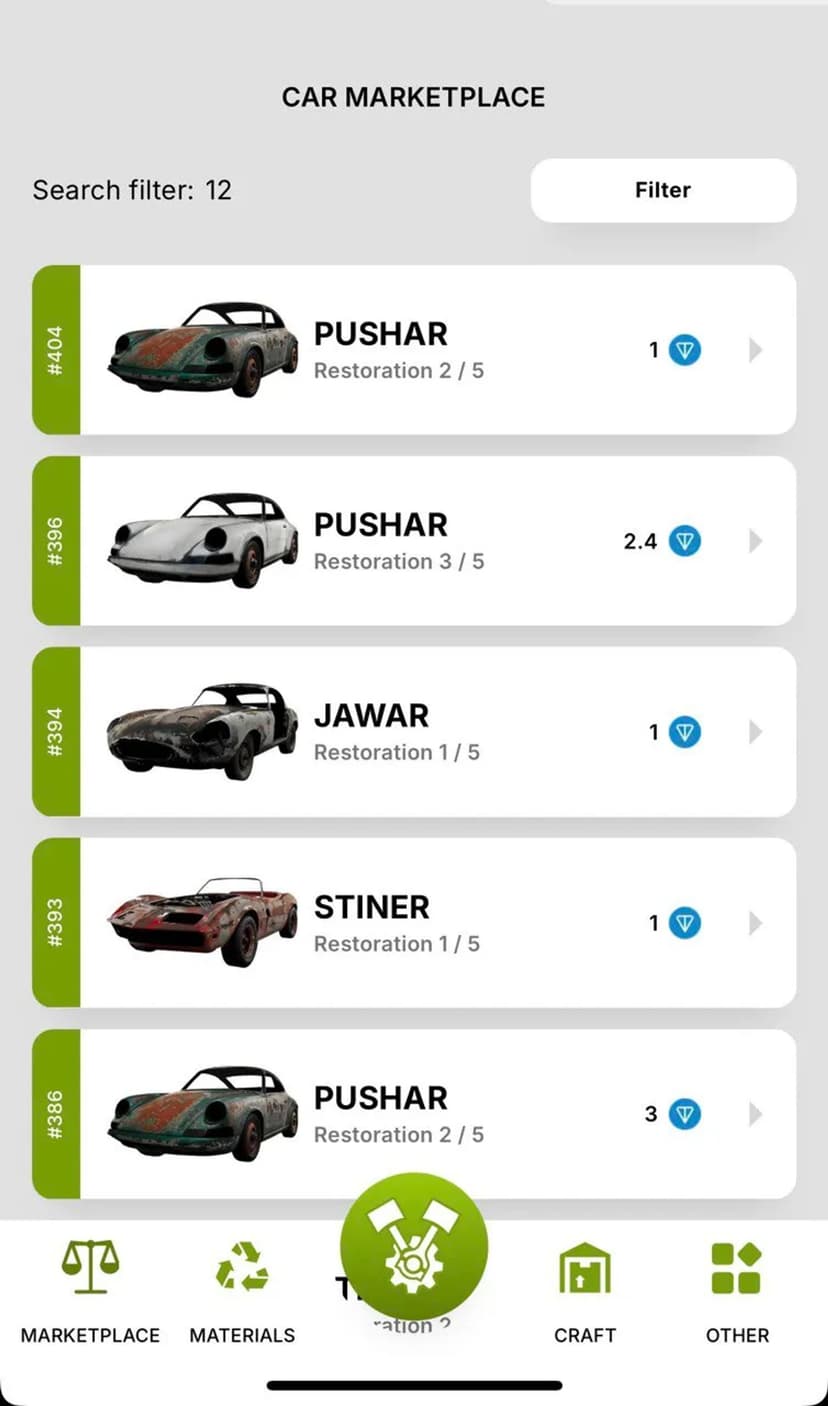Click the white Pushar car thumbnail

[x=202, y=540]
